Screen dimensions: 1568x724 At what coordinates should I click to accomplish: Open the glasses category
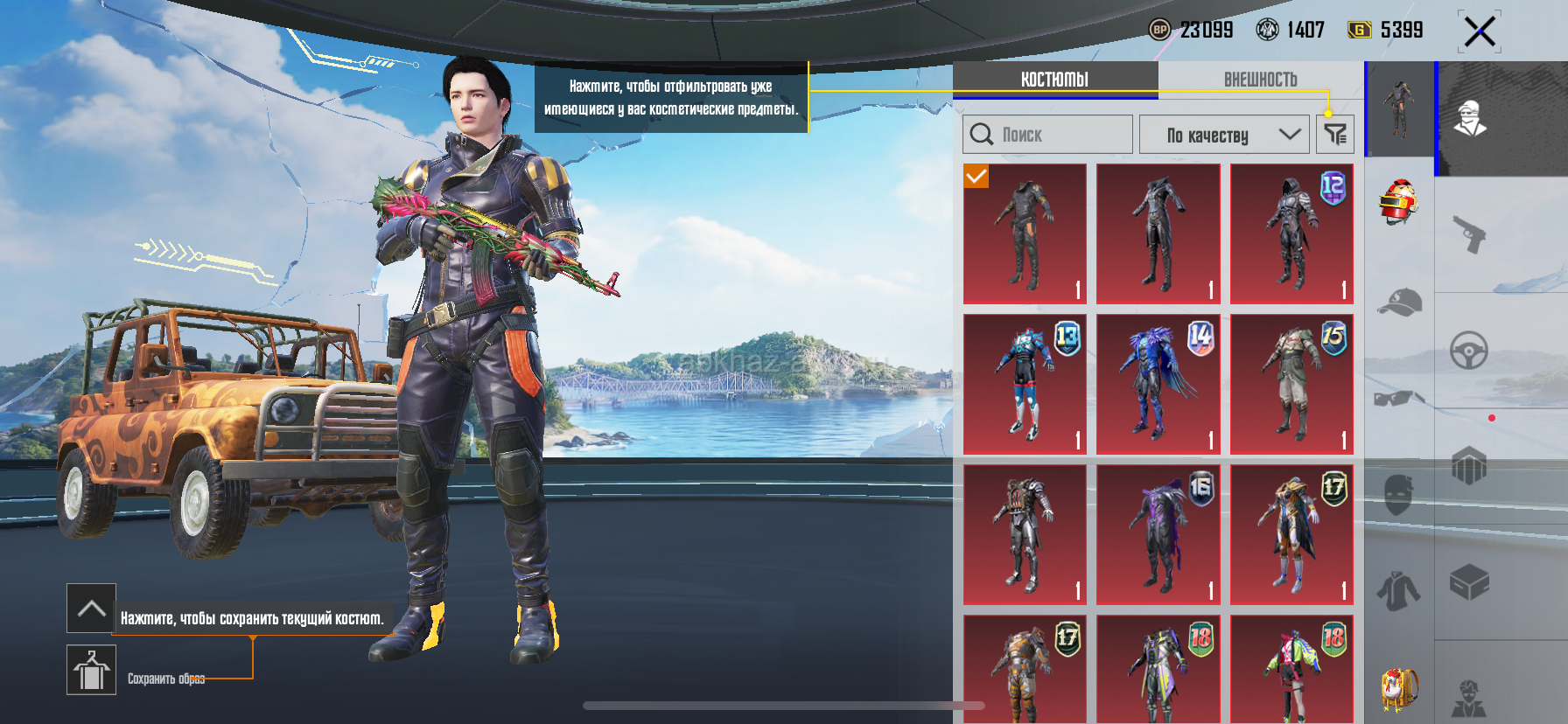pos(1398,399)
